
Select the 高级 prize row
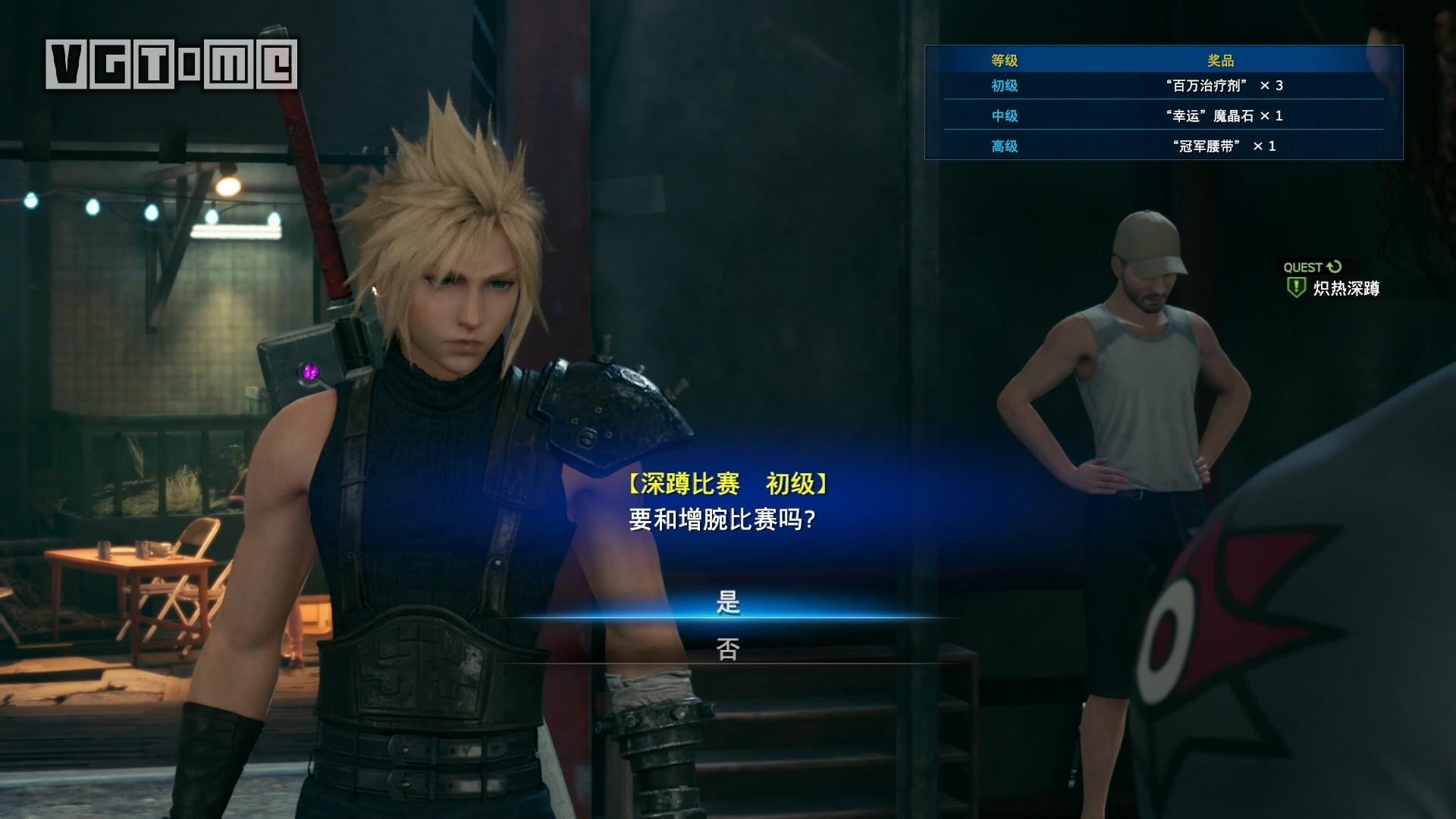tap(1163, 146)
